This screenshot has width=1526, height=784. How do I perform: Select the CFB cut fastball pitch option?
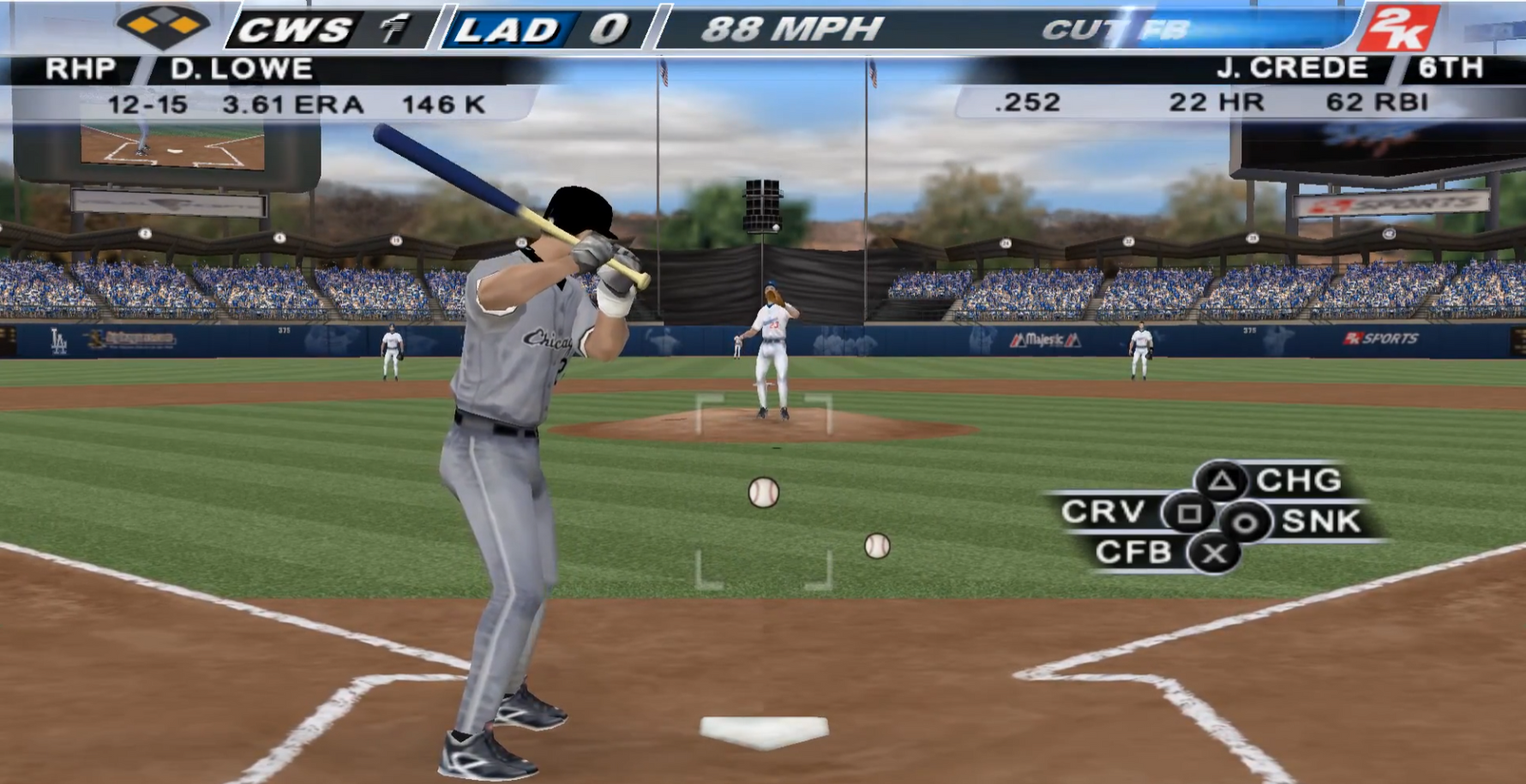[1214, 554]
